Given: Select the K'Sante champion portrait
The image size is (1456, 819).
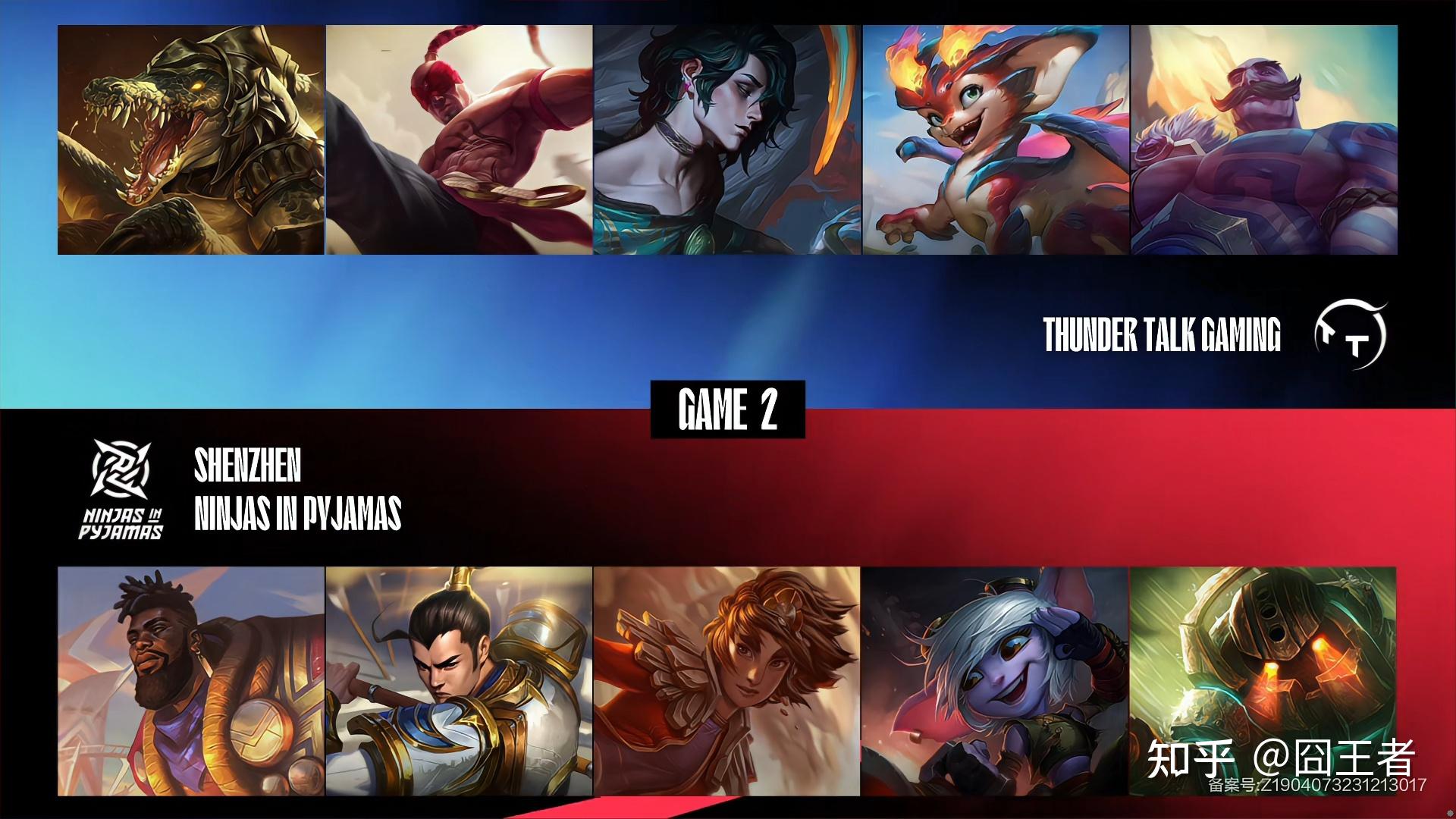Looking at the screenshot, I should 191,681.
